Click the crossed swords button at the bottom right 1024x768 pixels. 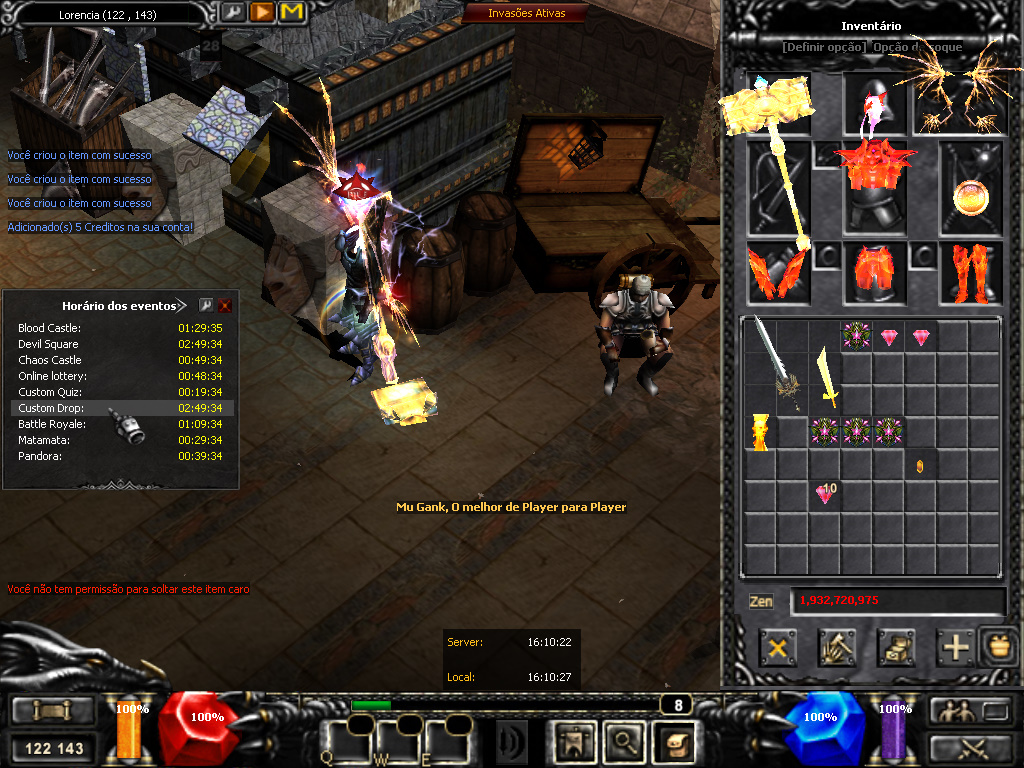[971, 747]
